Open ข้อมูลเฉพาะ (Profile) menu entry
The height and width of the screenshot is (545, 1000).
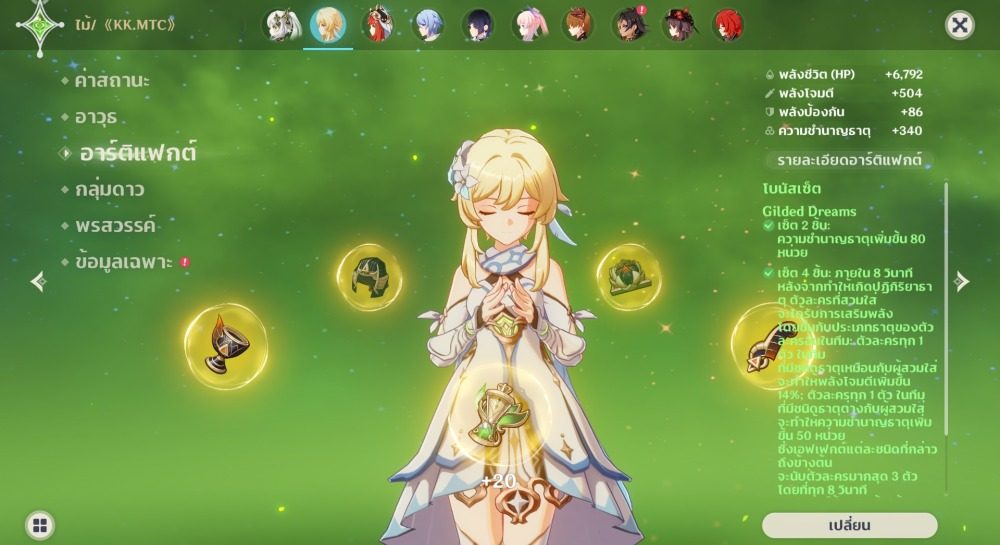(x=124, y=262)
